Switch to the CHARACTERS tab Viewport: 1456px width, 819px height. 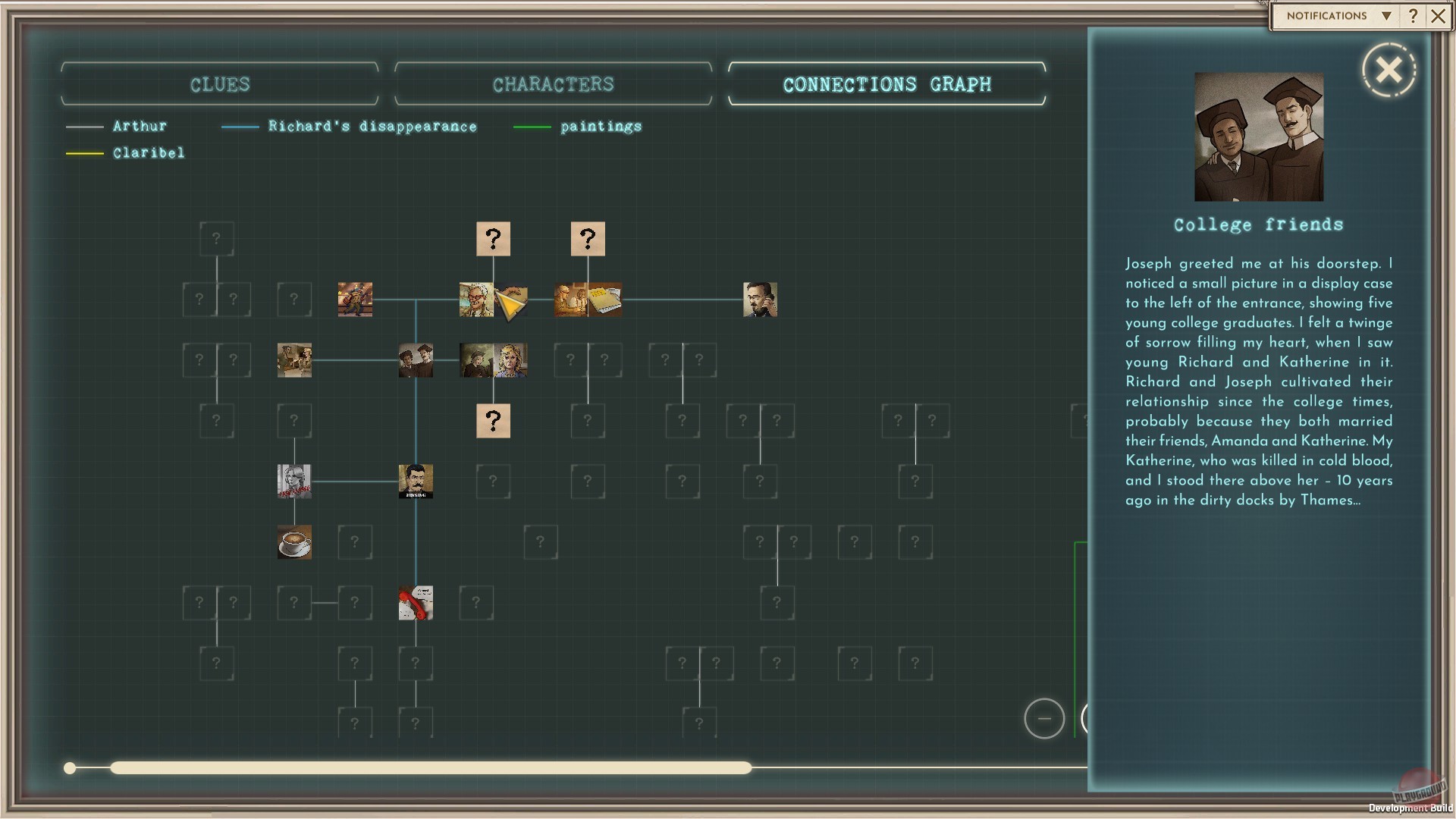click(x=553, y=84)
